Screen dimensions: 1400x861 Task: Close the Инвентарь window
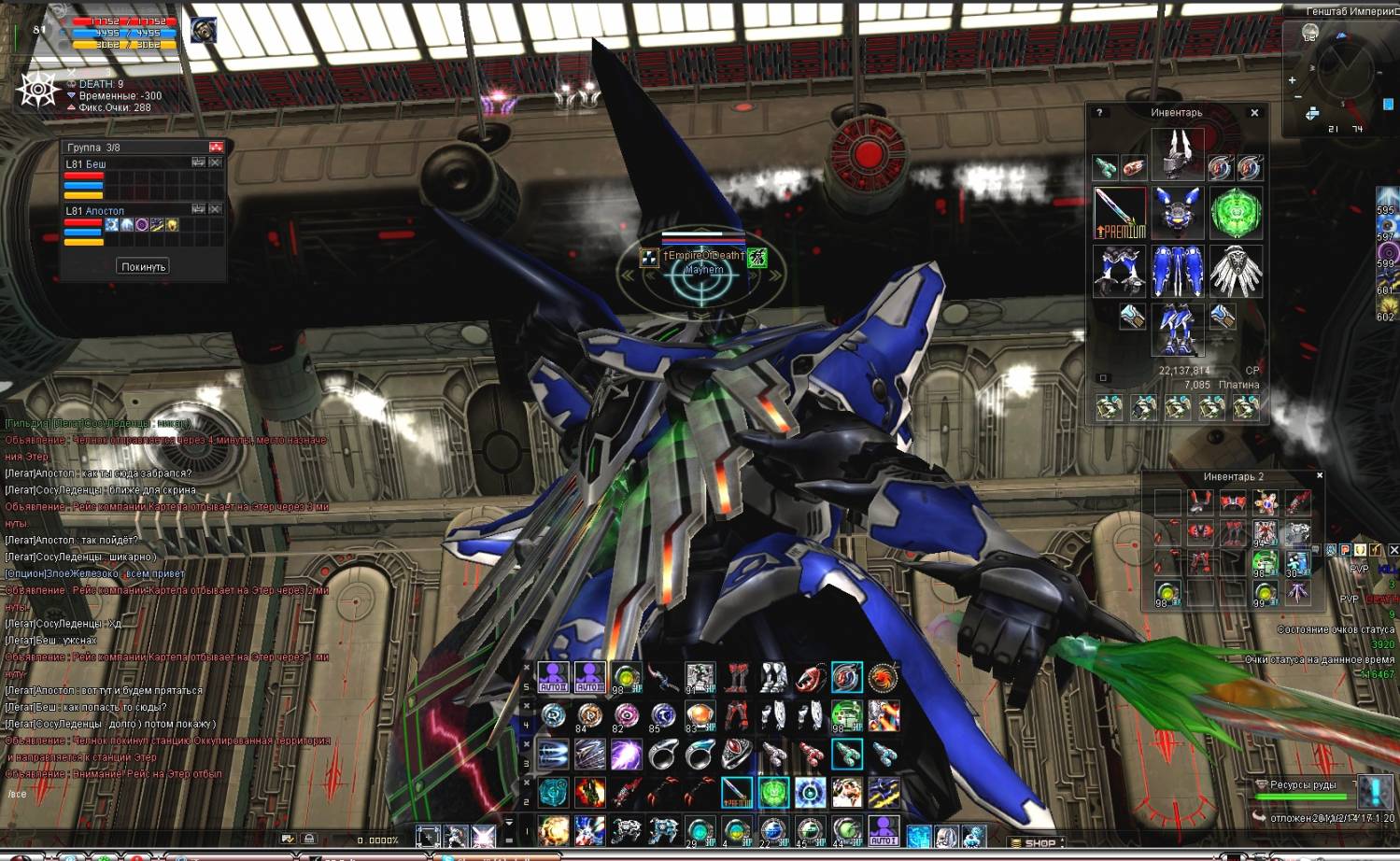click(1254, 112)
